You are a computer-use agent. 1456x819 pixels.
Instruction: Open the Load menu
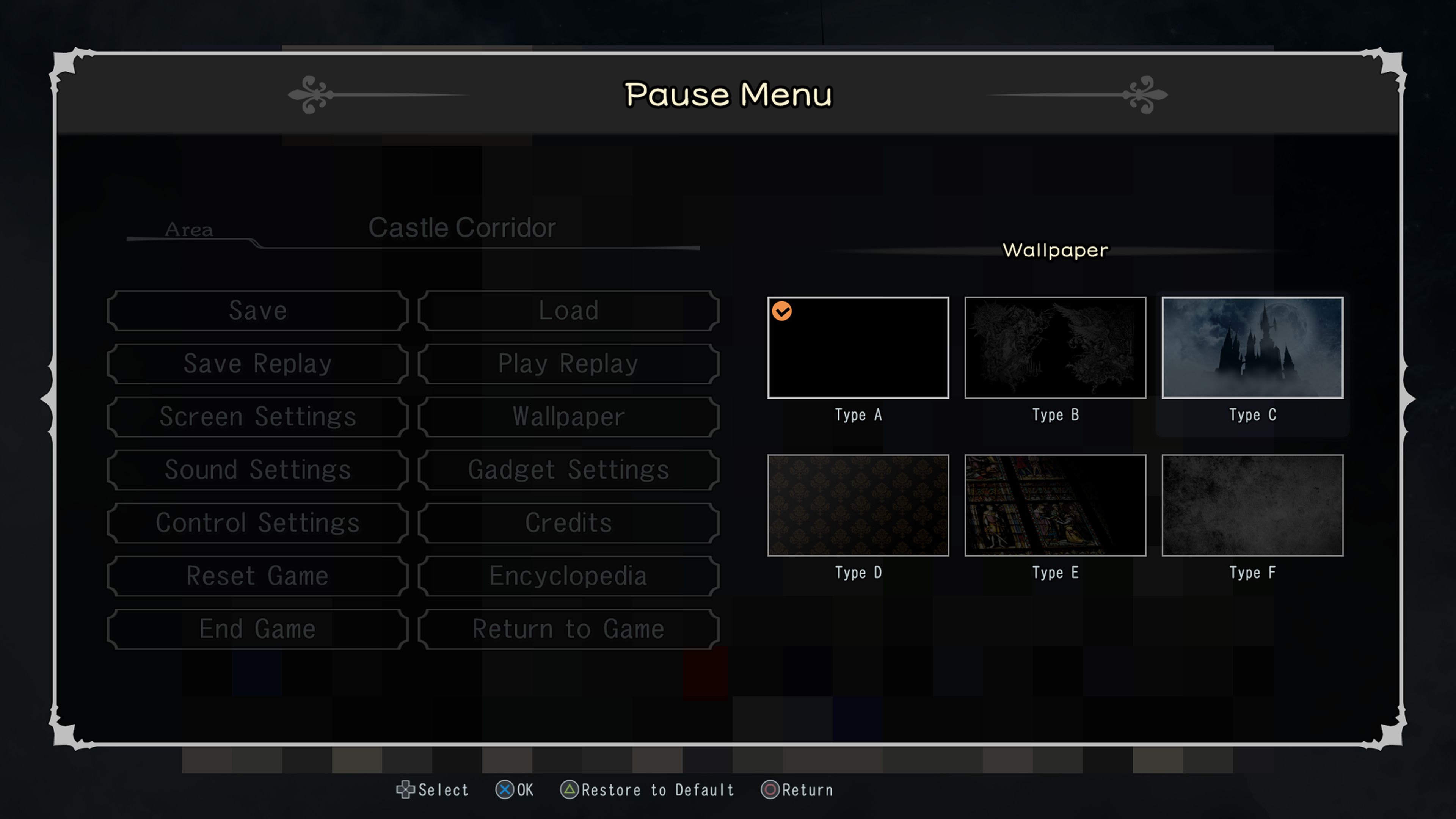point(568,311)
